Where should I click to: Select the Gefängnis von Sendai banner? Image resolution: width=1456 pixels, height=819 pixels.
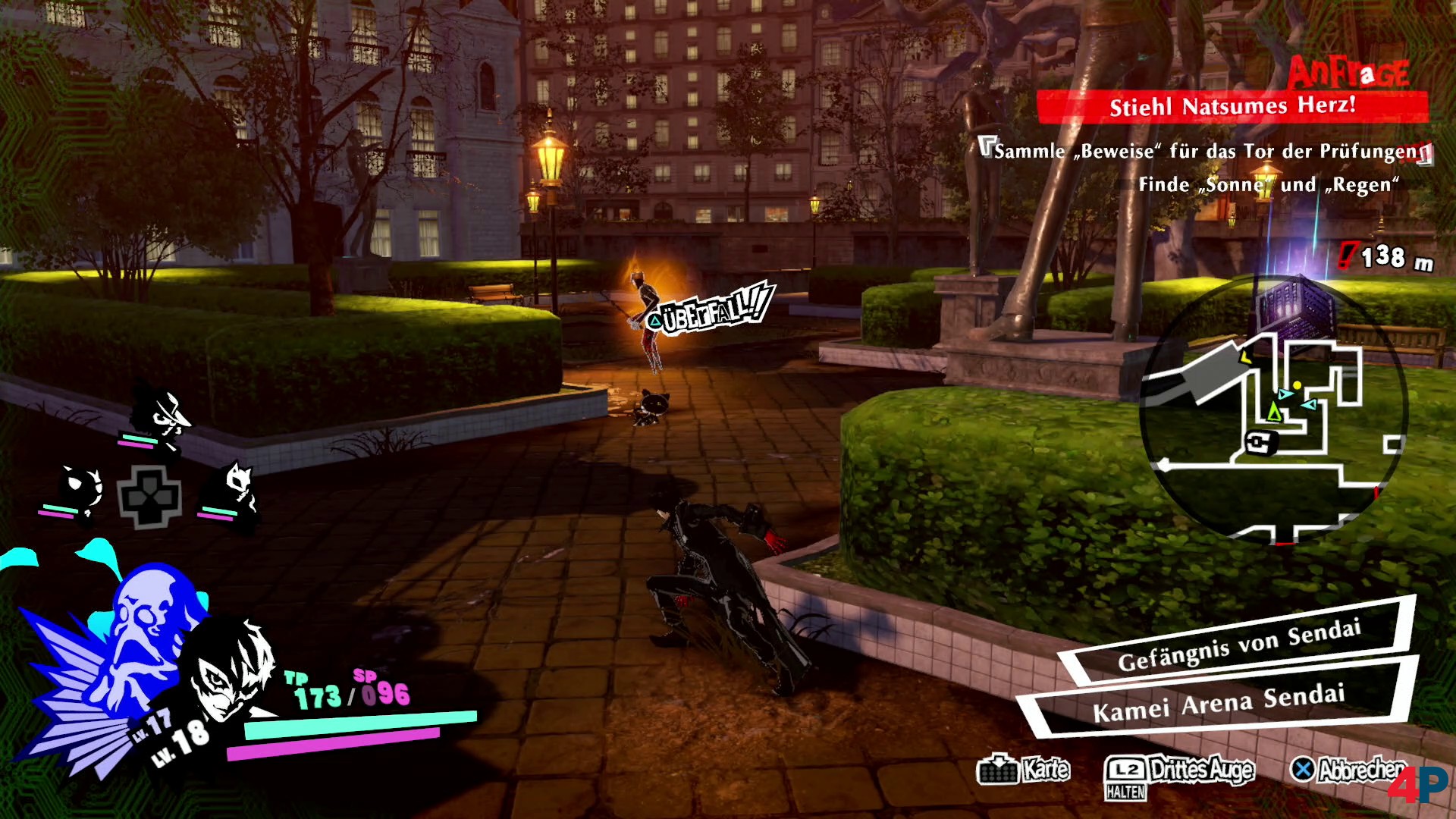(x=1238, y=646)
